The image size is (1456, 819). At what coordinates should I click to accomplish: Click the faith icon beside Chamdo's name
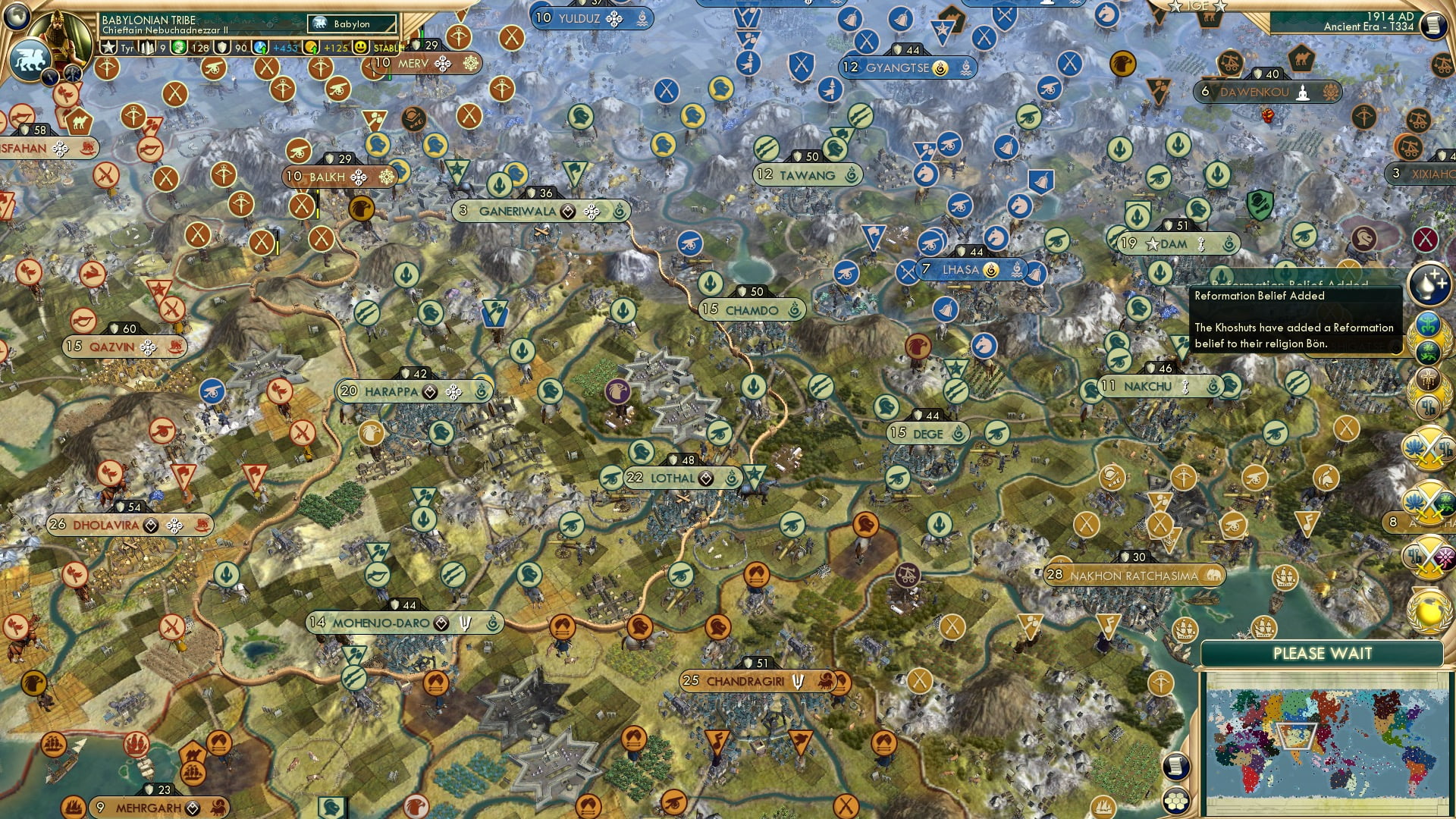pyautogui.click(x=793, y=311)
